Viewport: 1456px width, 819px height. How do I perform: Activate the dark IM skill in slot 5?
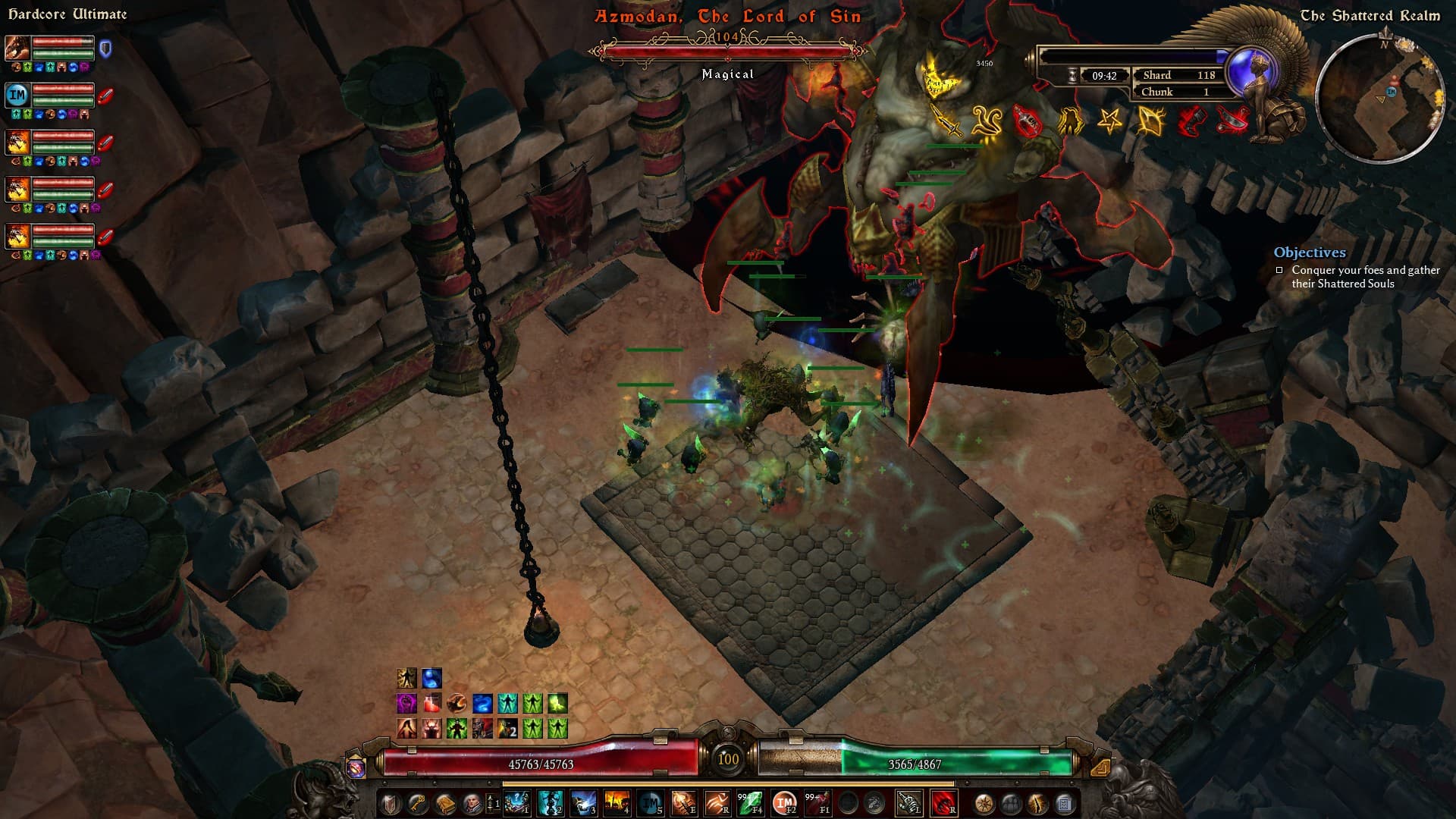point(650,803)
